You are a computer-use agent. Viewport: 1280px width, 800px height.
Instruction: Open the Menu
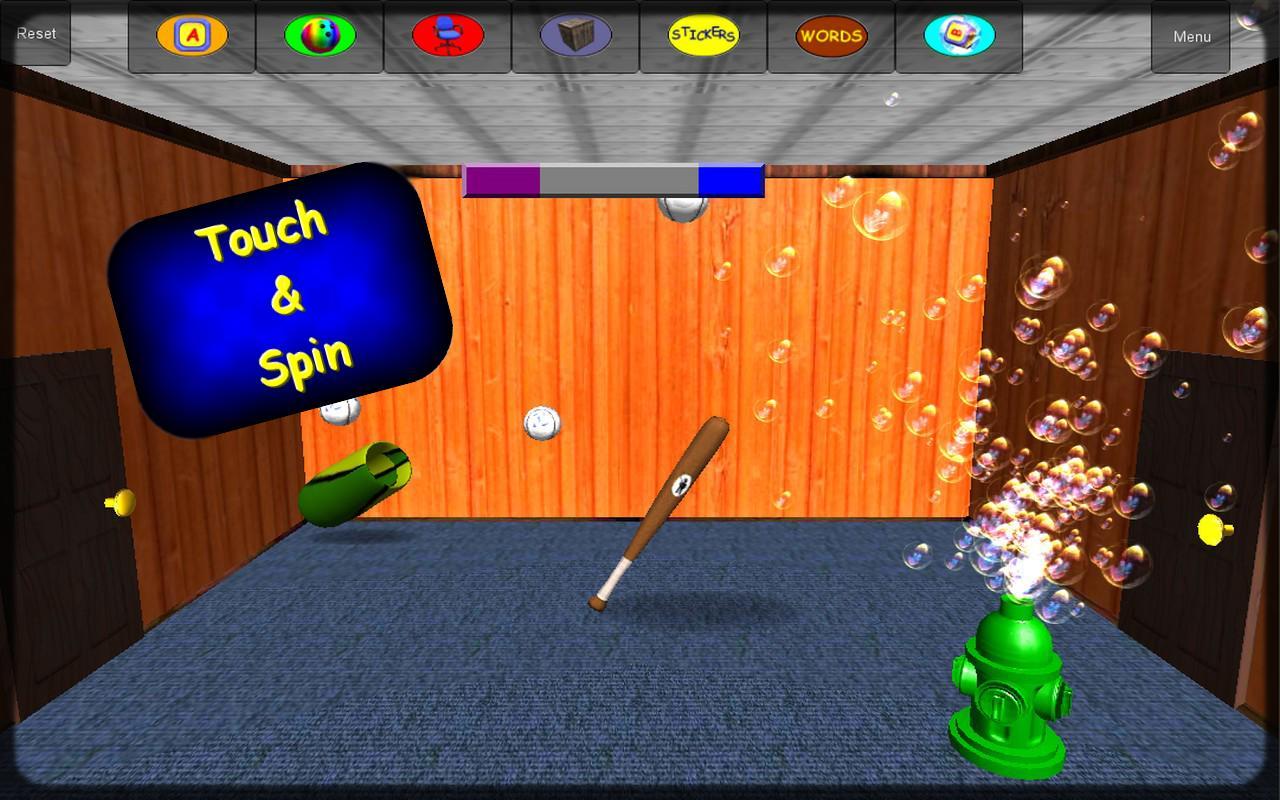point(1191,36)
